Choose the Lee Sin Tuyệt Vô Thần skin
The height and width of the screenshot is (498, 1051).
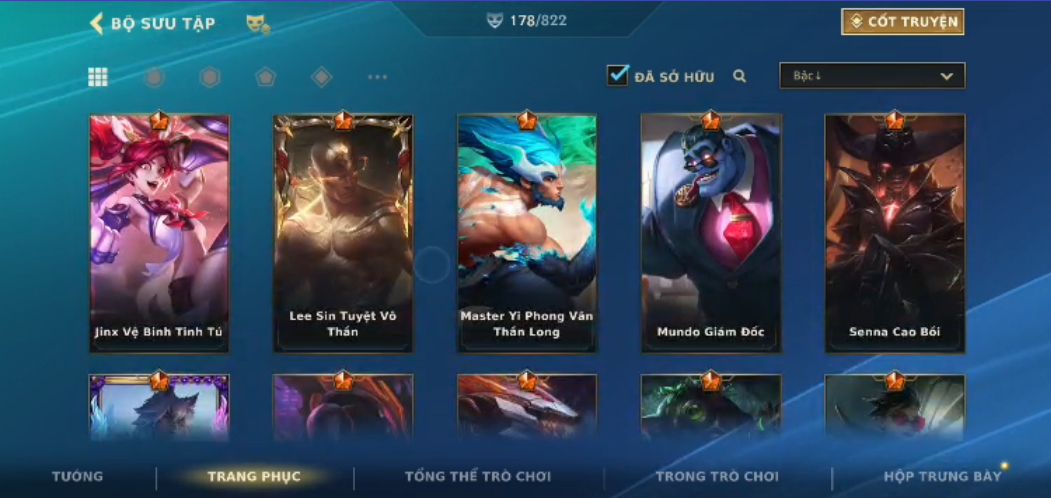tap(343, 233)
